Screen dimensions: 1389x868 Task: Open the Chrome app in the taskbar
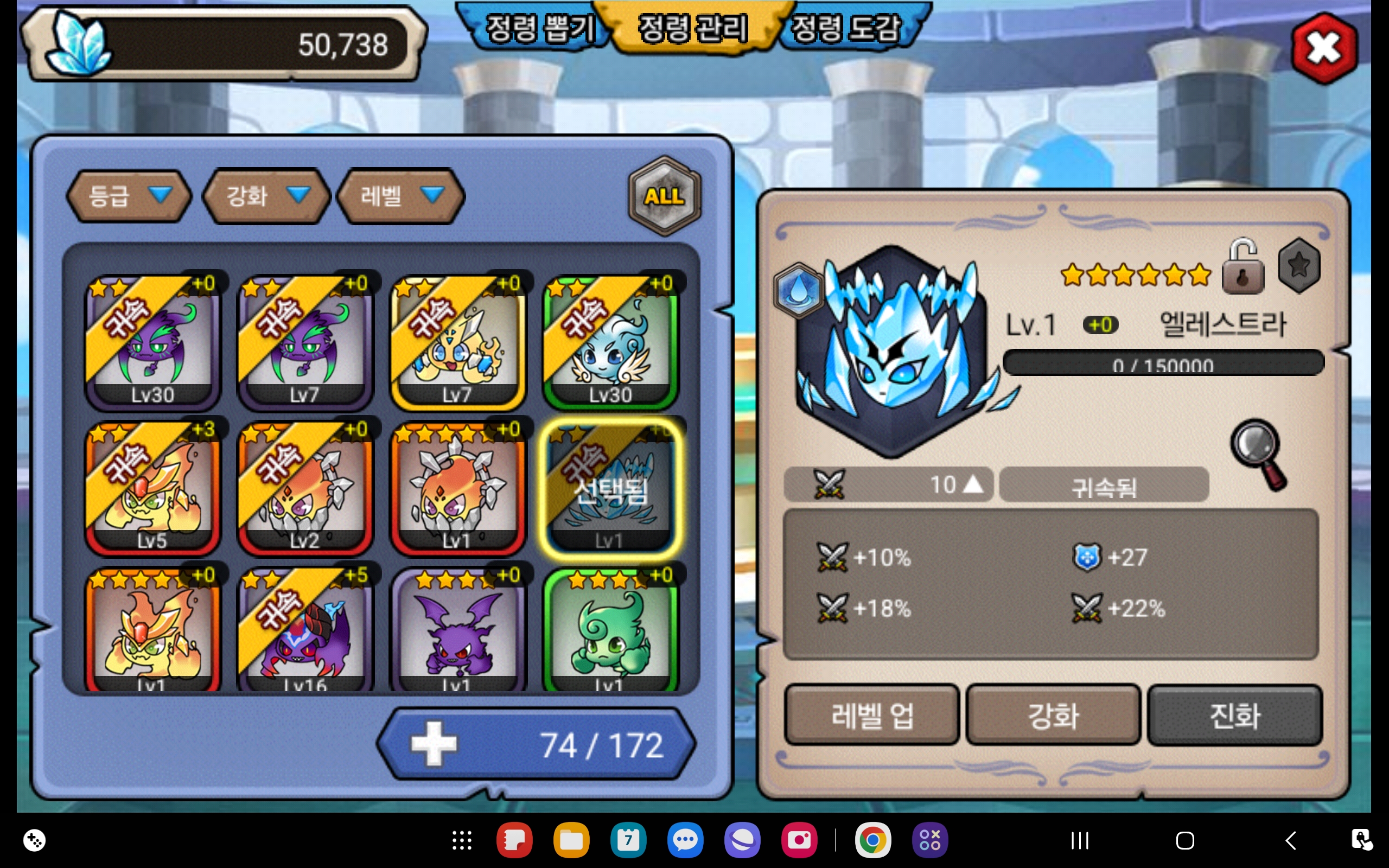click(872, 840)
